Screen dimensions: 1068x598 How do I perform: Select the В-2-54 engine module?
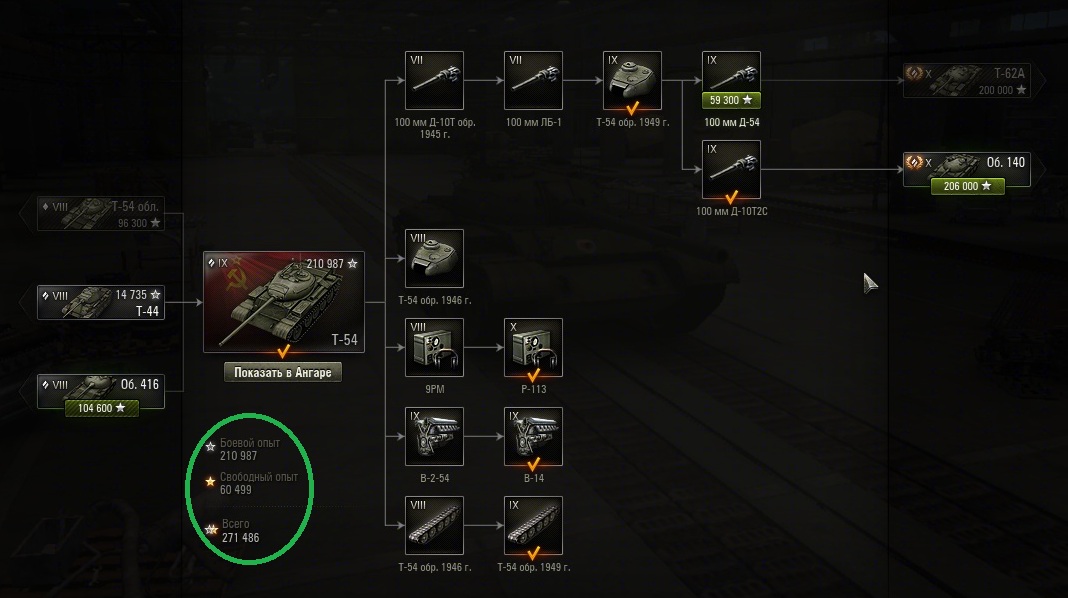pyautogui.click(x=434, y=436)
